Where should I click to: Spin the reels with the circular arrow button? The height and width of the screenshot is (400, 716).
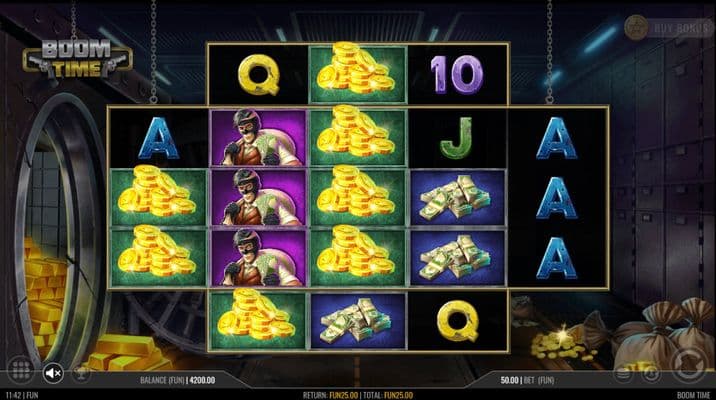(x=688, y=364)
